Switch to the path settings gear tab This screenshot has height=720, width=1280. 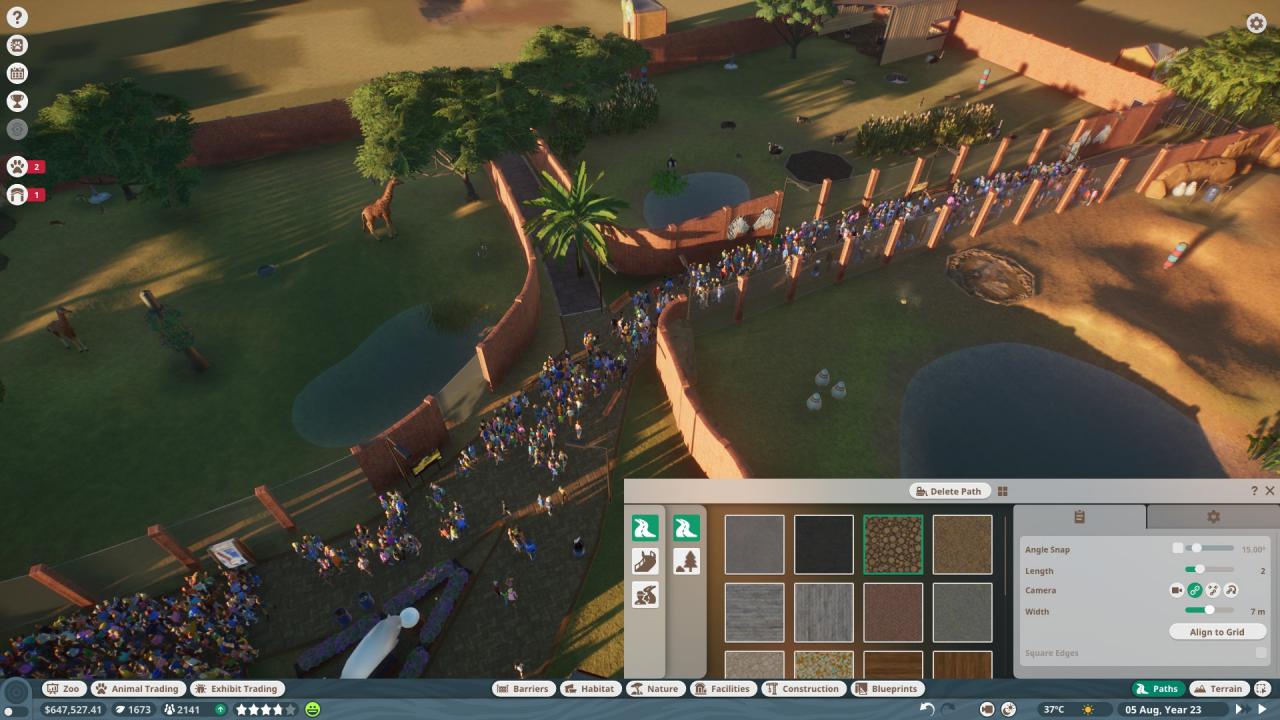[x=1213, y=517]
